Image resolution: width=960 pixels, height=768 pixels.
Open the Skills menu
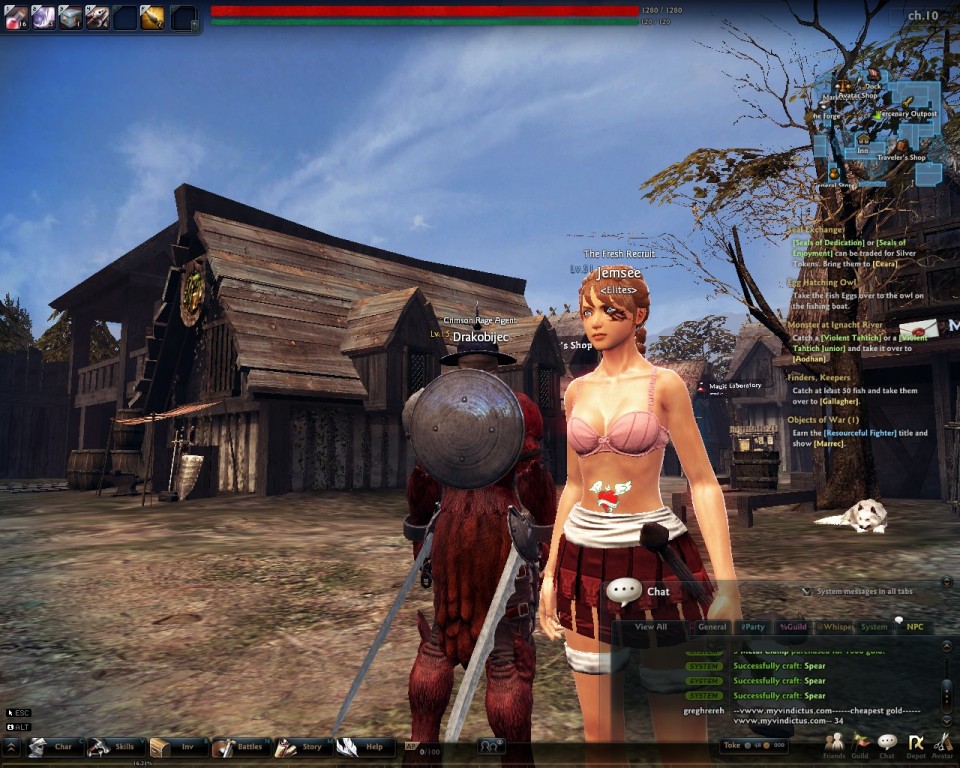pyautogui.click(x=114, y=746)
